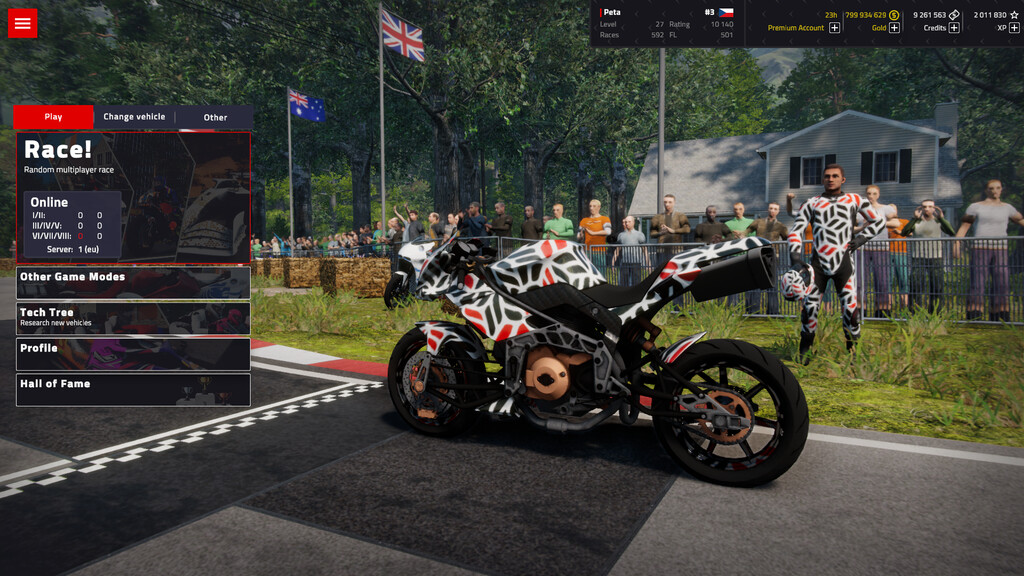Screen dimensions: 1024x576
Task: Show the Hall of Fame
Action: [x=133, y=389]
